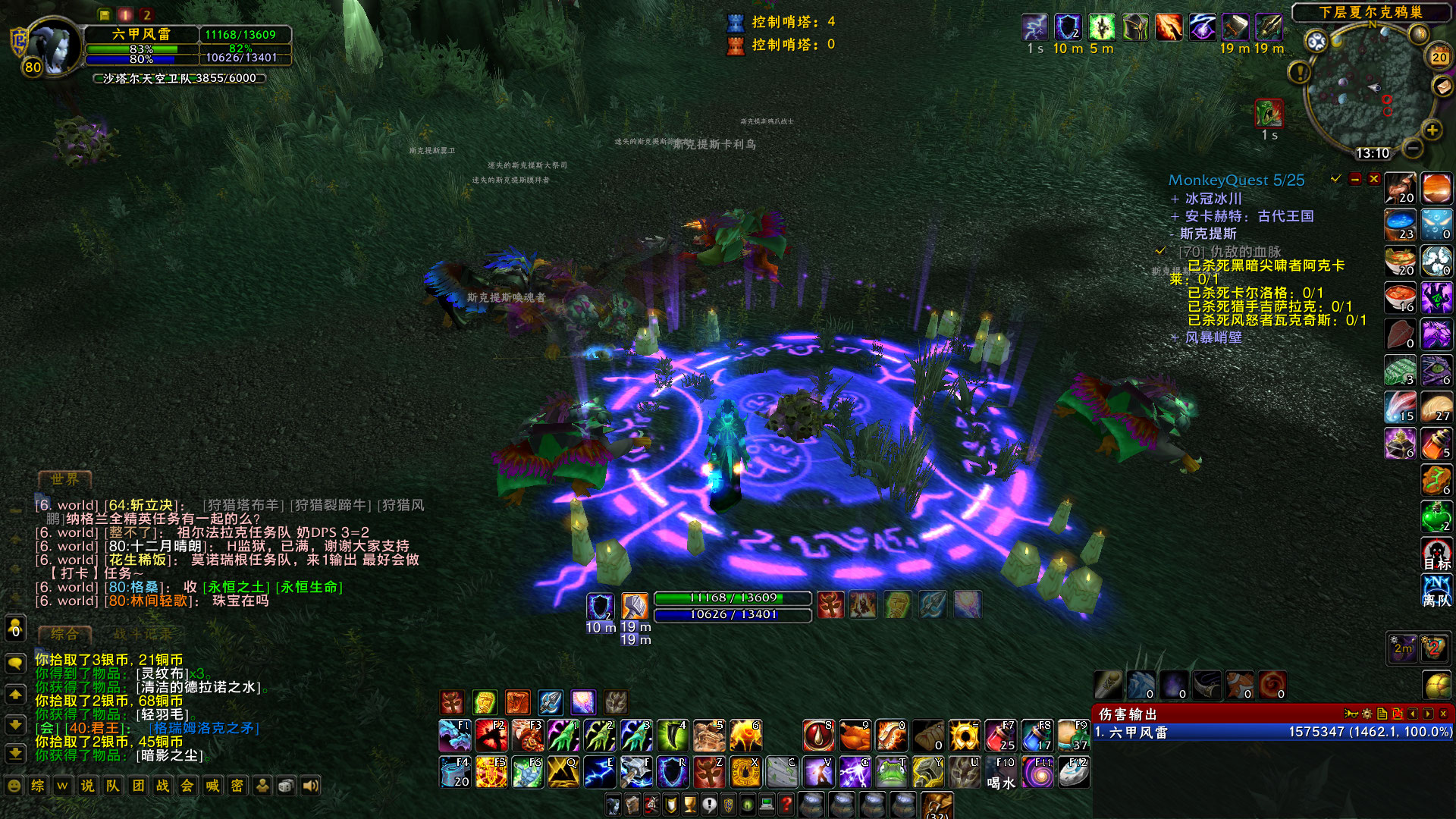The width and height of the screenshot is (1456, 819).
Task: Click the report icon on 伤害输出 title bar
Action: [1381, 713]
